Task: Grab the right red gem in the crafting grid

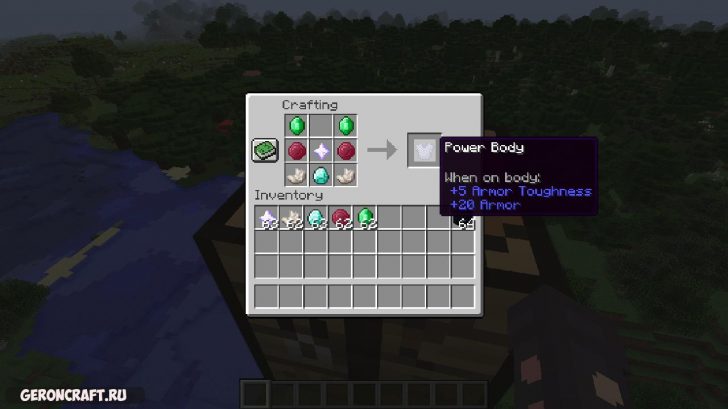Action: tap(346, 150)
